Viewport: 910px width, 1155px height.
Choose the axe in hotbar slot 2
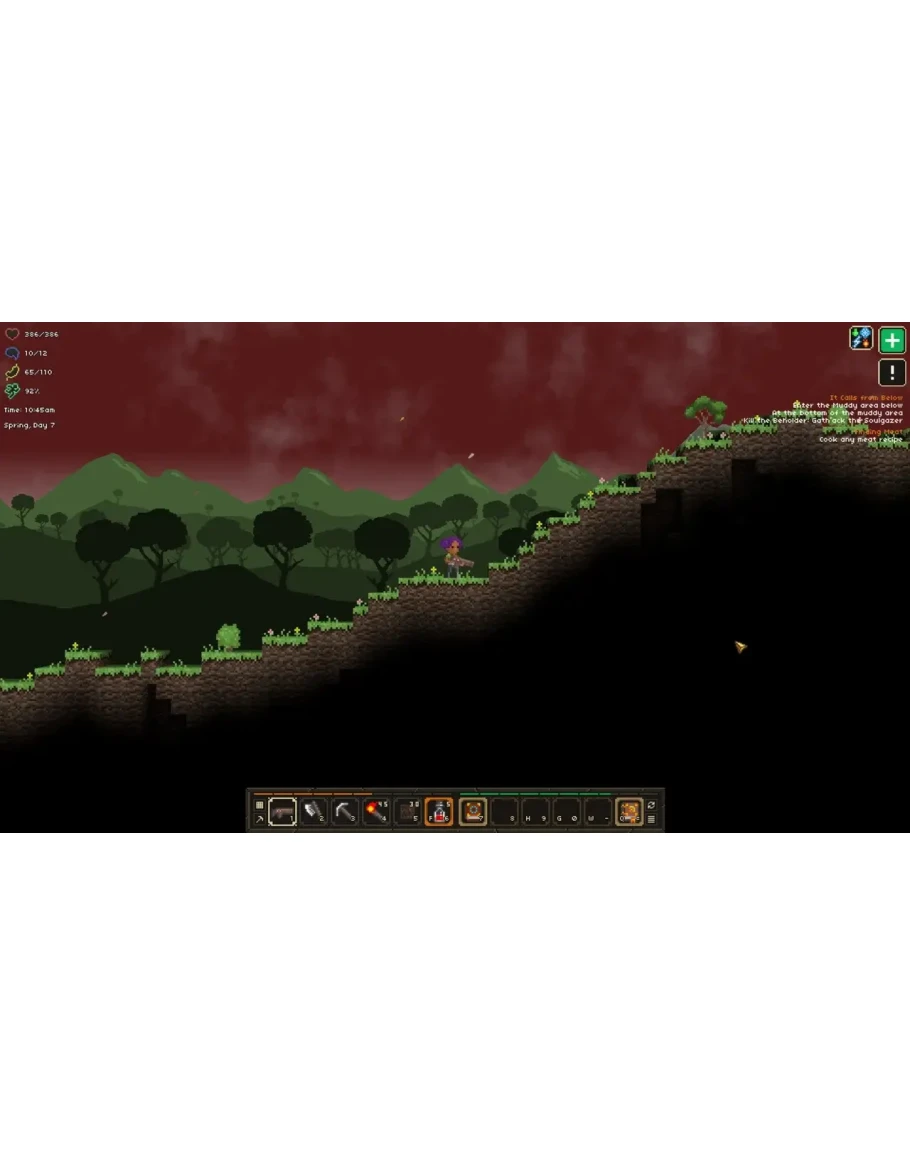[x=314, y=811]
